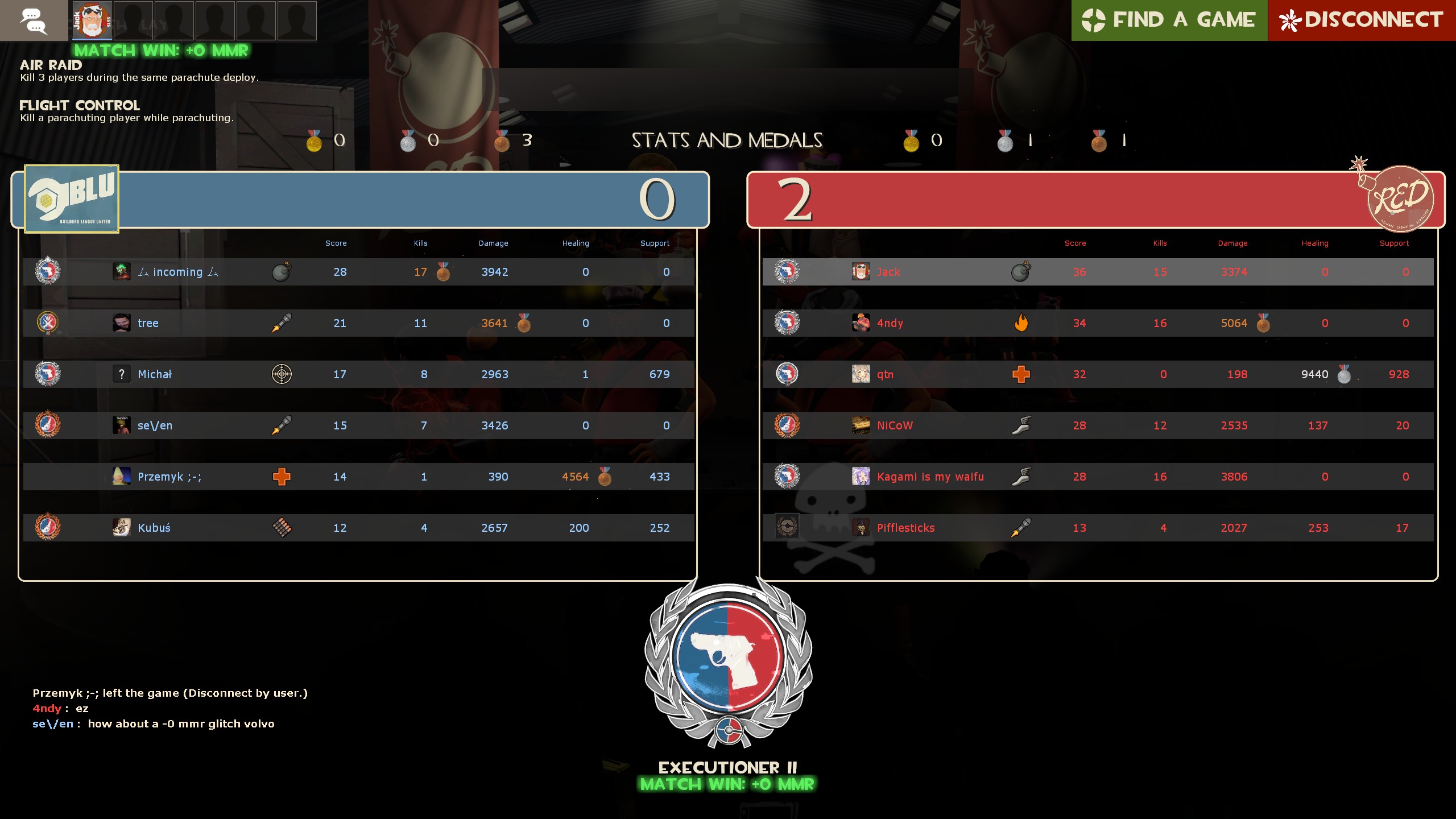
Task: Select the Pyro flame icon beside 4ndy
Action: click(x=1021, y=322)
